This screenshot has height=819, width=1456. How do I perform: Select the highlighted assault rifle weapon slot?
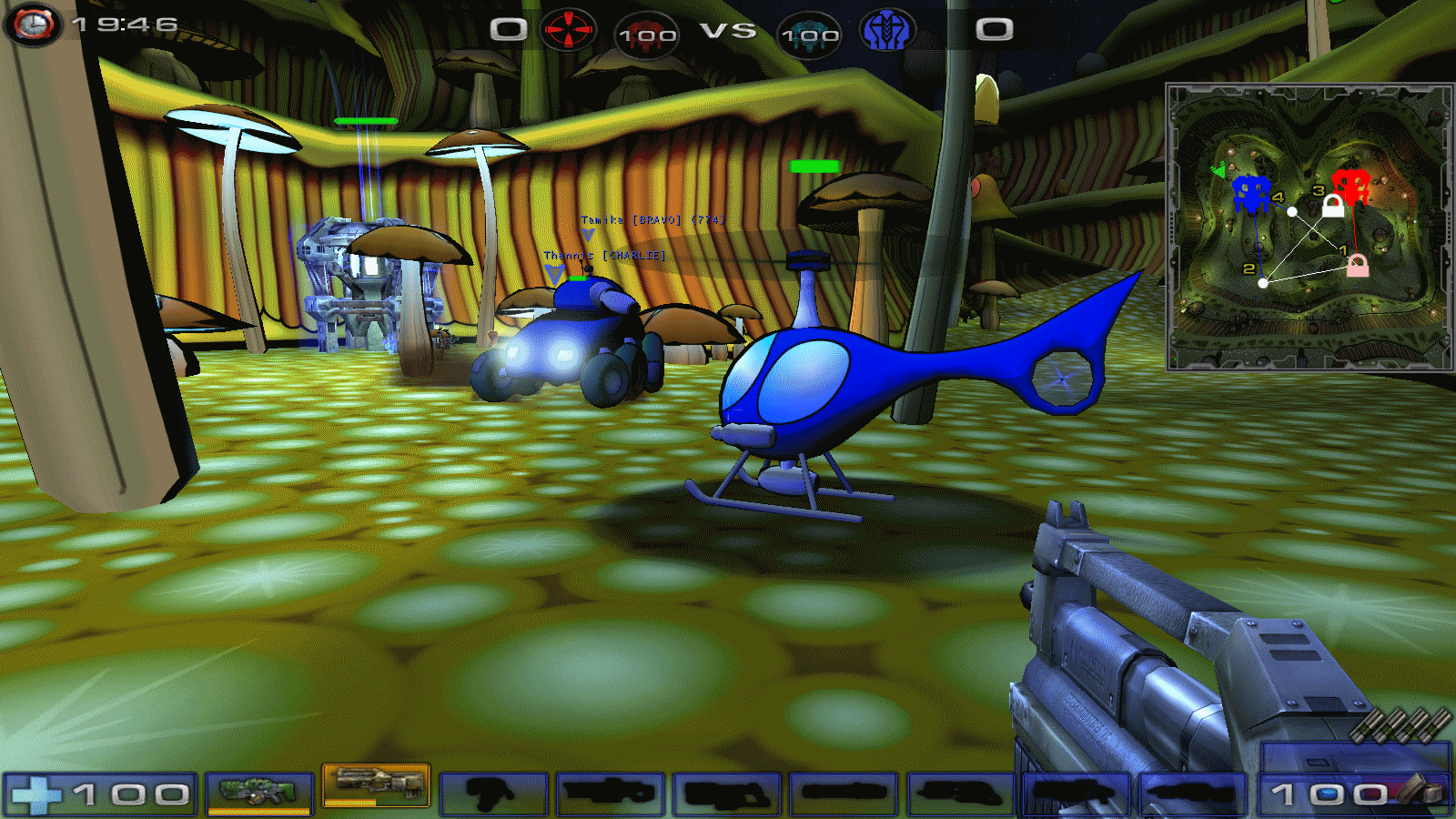377,784
